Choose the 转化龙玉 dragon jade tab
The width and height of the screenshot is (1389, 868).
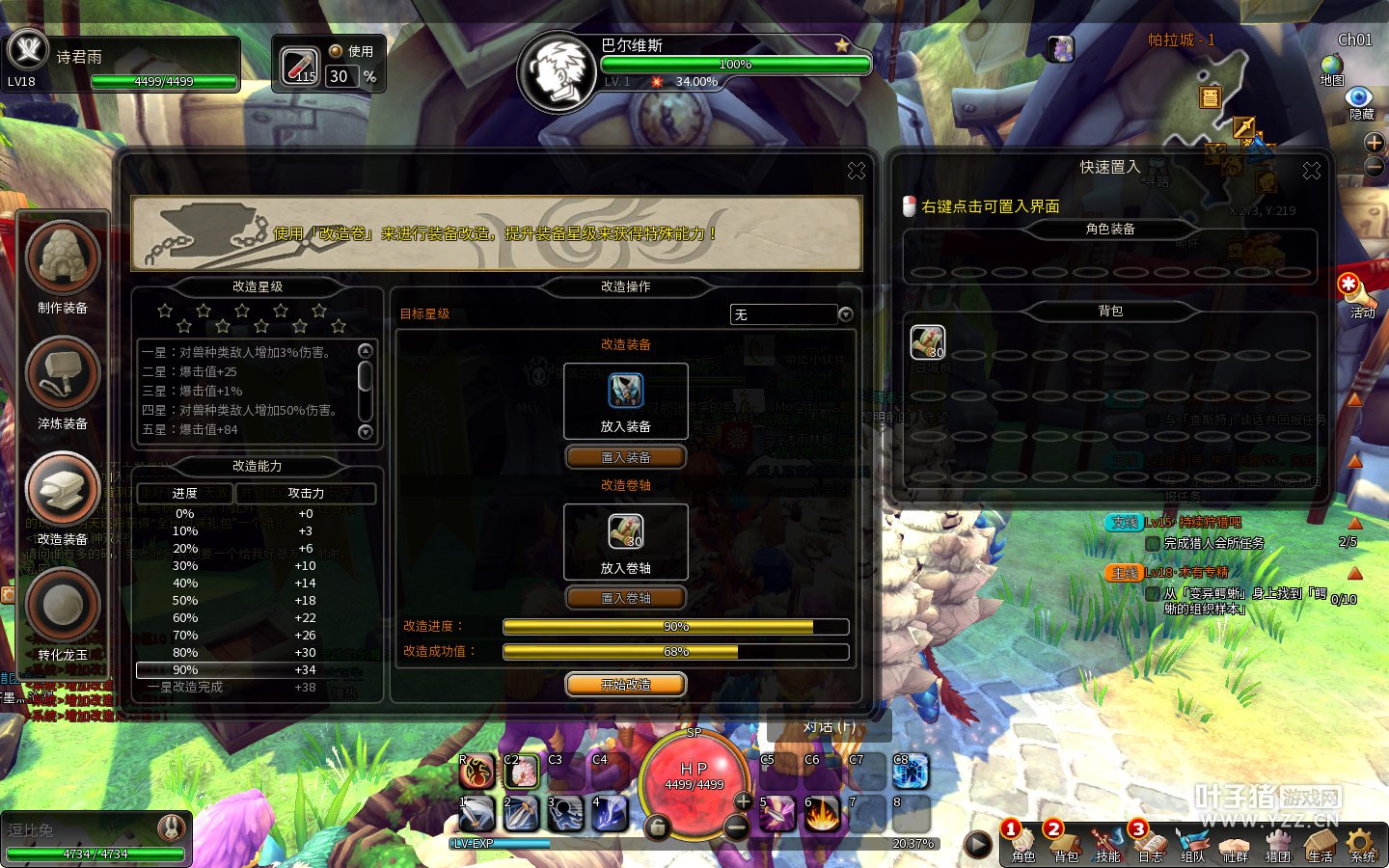pyautogui.click(x=63, y=606)
